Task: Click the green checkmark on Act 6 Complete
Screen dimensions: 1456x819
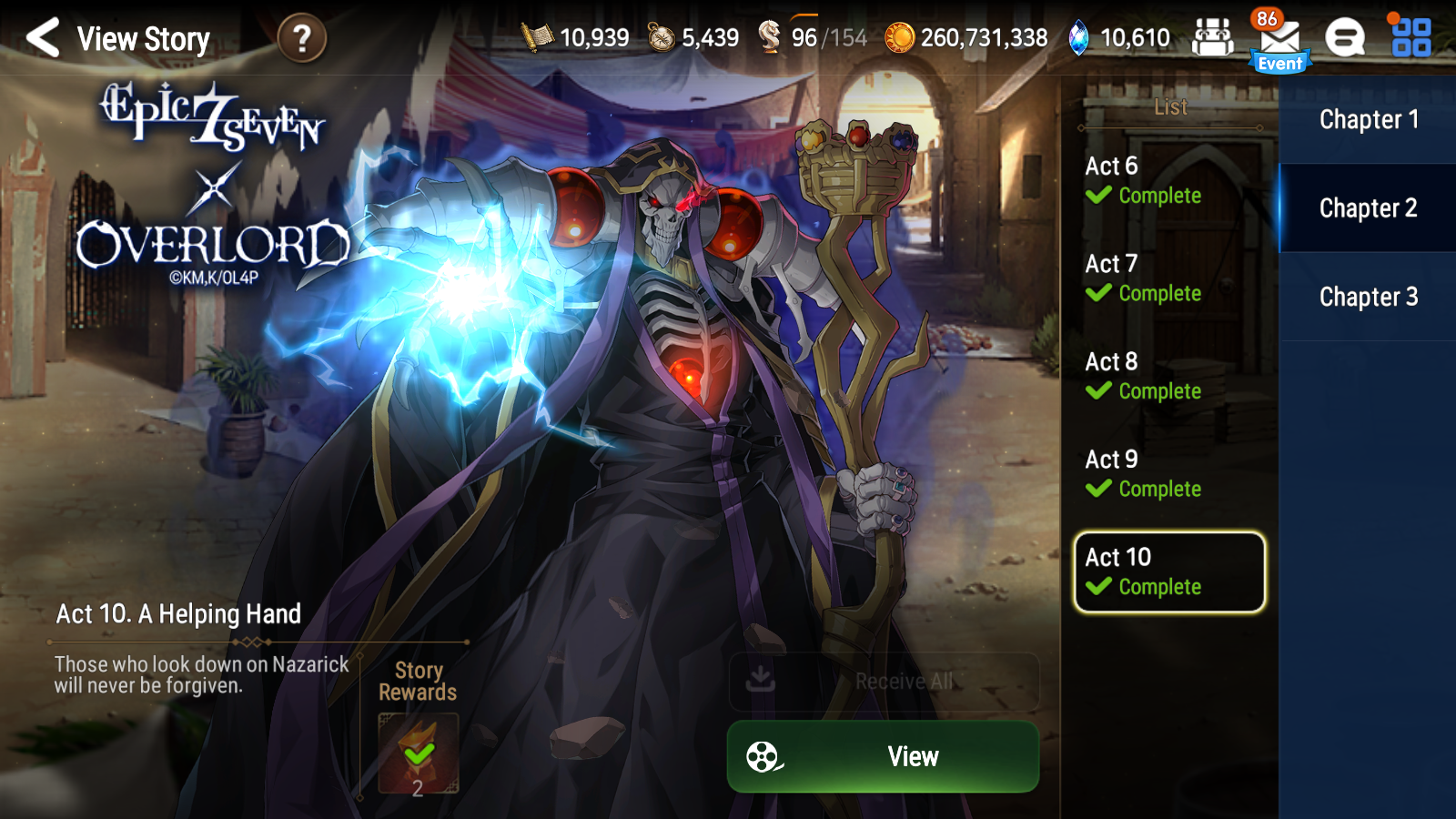Action: point(1097,196)
